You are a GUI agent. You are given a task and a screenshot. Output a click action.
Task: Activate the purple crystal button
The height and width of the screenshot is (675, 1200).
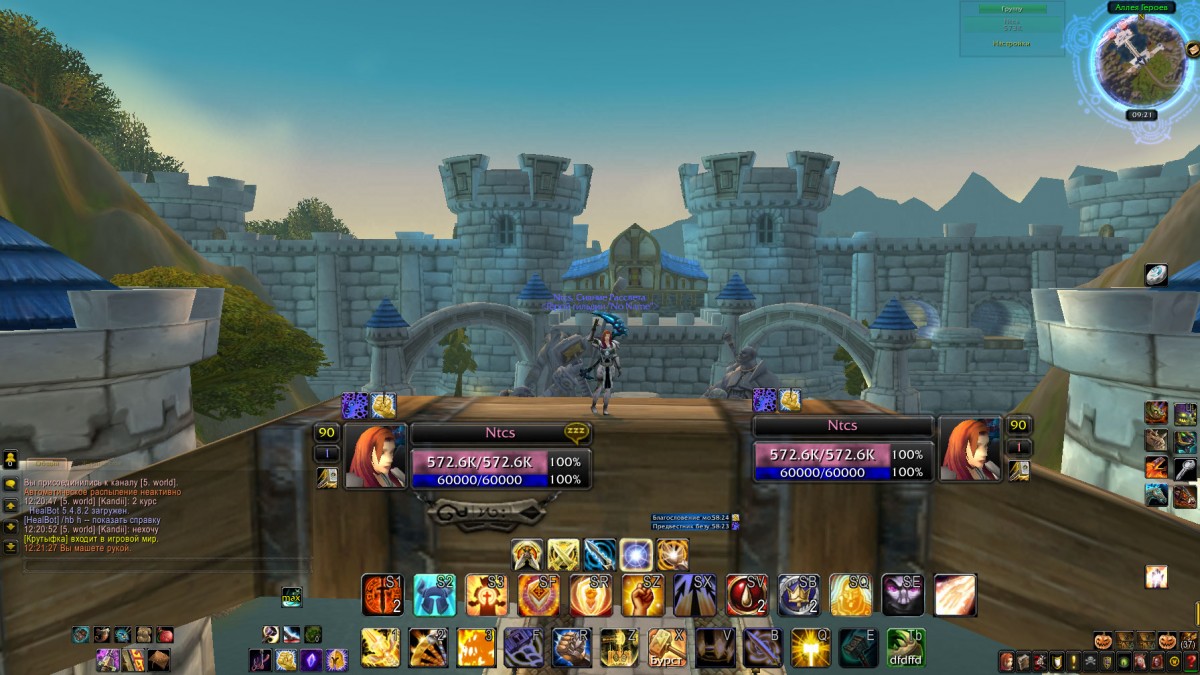point(311,659)
